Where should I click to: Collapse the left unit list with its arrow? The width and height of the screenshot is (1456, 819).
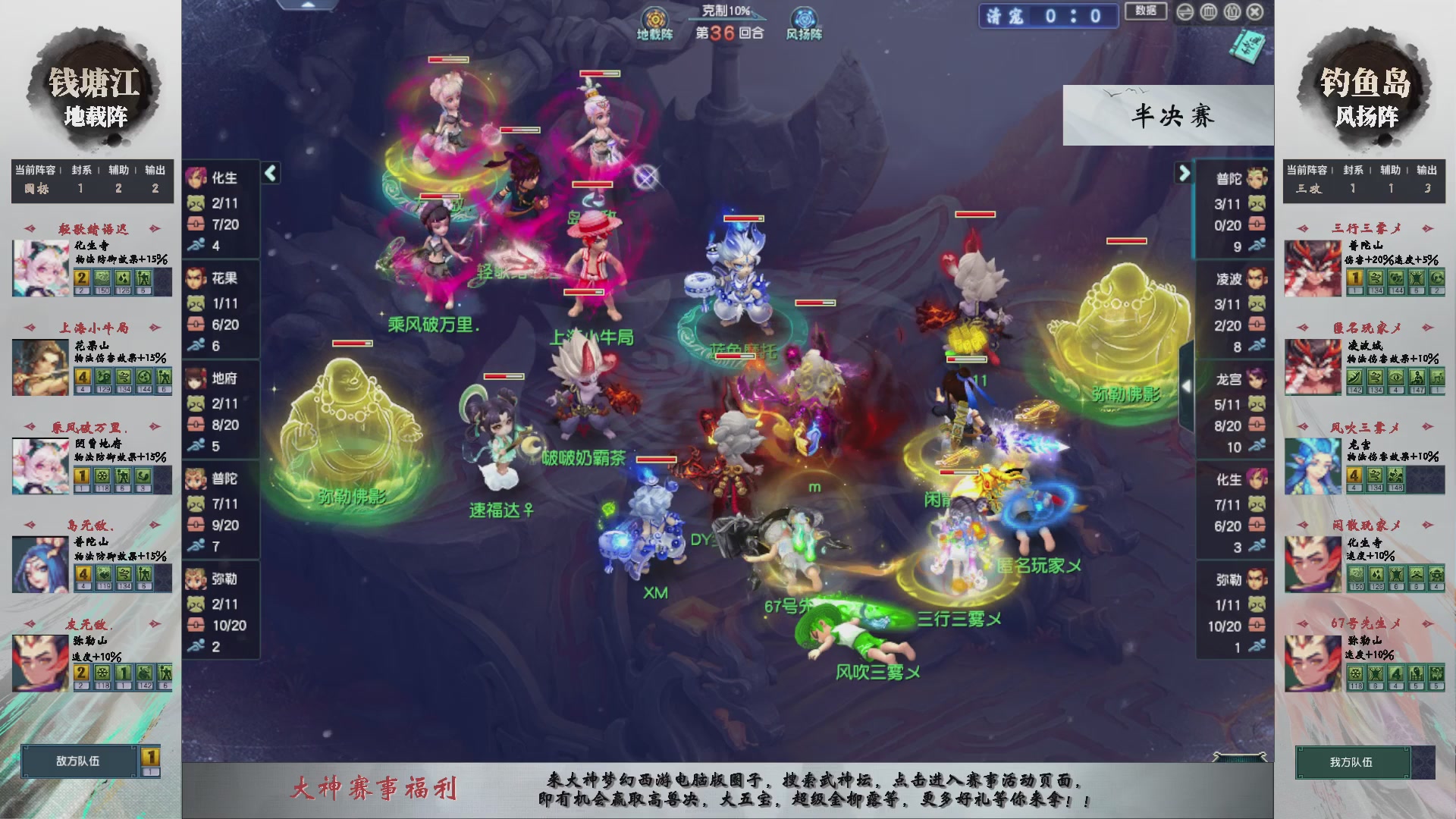point(269,174)
